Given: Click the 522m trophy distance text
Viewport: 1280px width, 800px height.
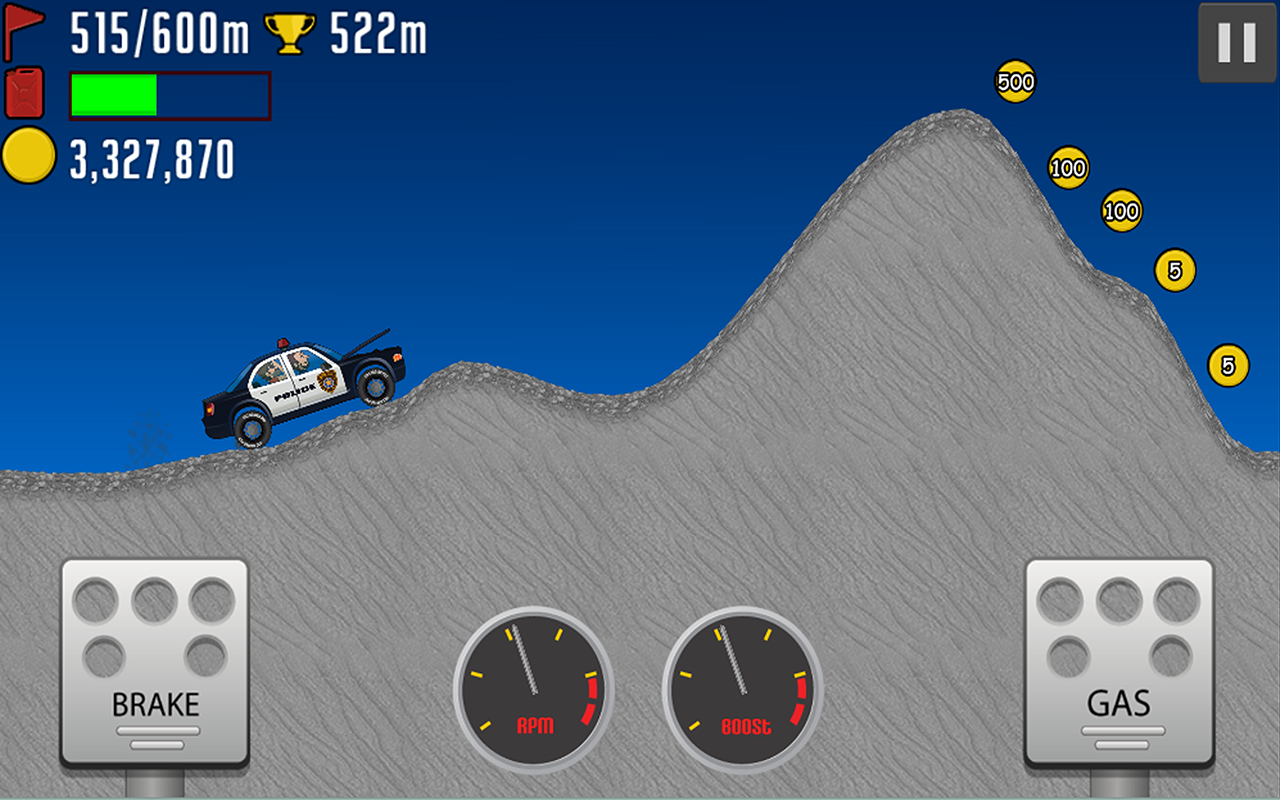Looking at the screenshot, I should pos(380,30).
